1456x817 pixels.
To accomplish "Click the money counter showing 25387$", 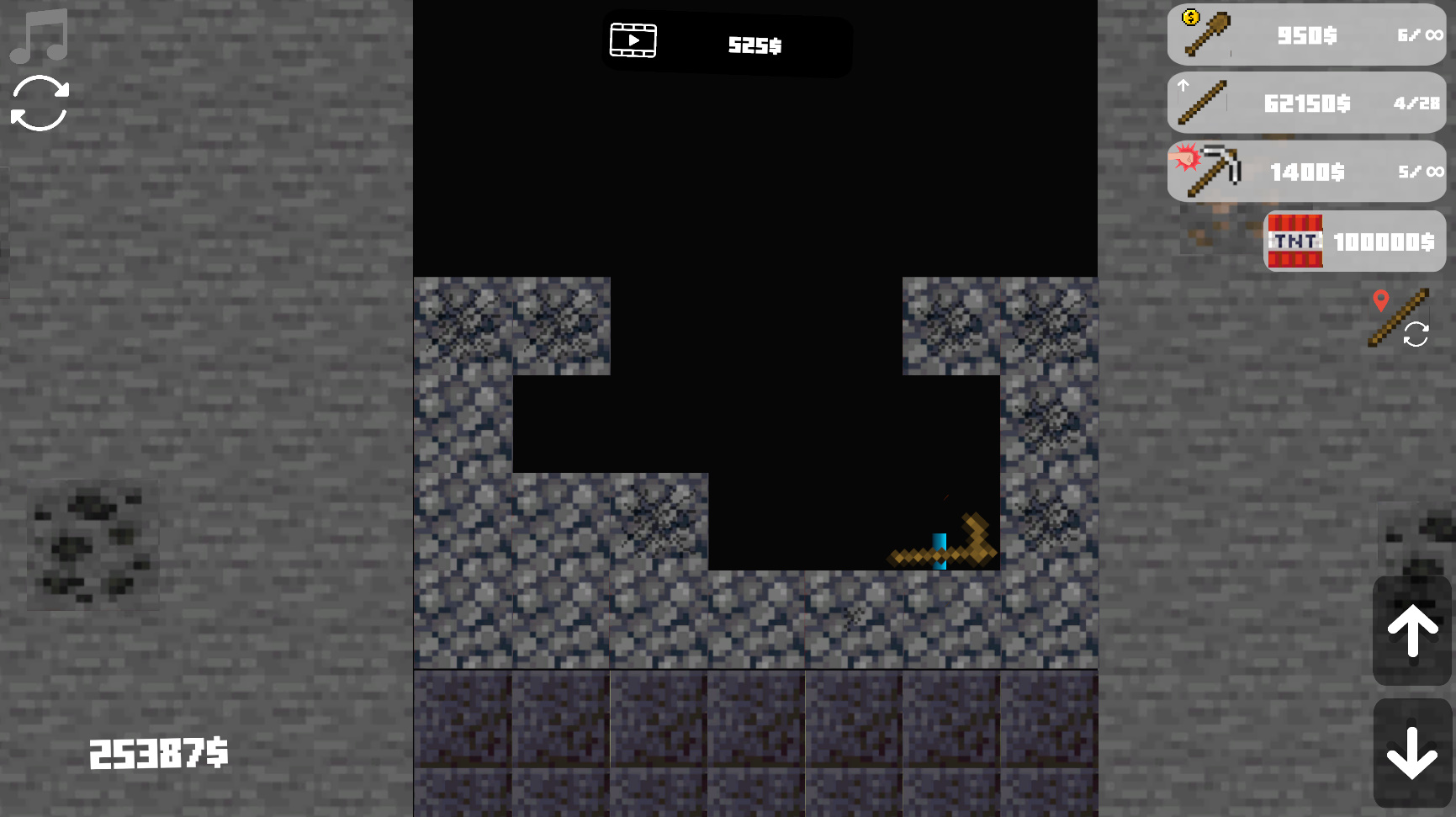I will pos(158,752).
